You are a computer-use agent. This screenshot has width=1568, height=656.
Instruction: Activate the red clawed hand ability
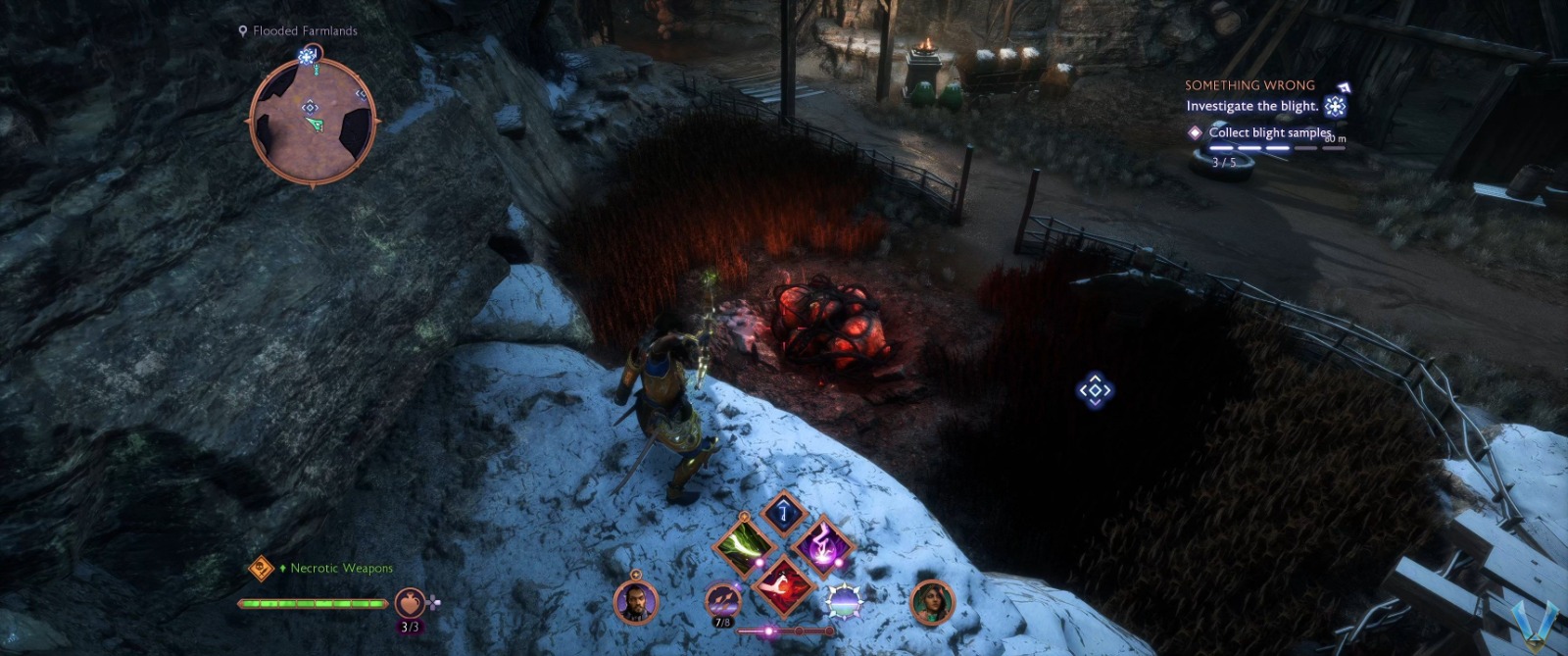783,584
